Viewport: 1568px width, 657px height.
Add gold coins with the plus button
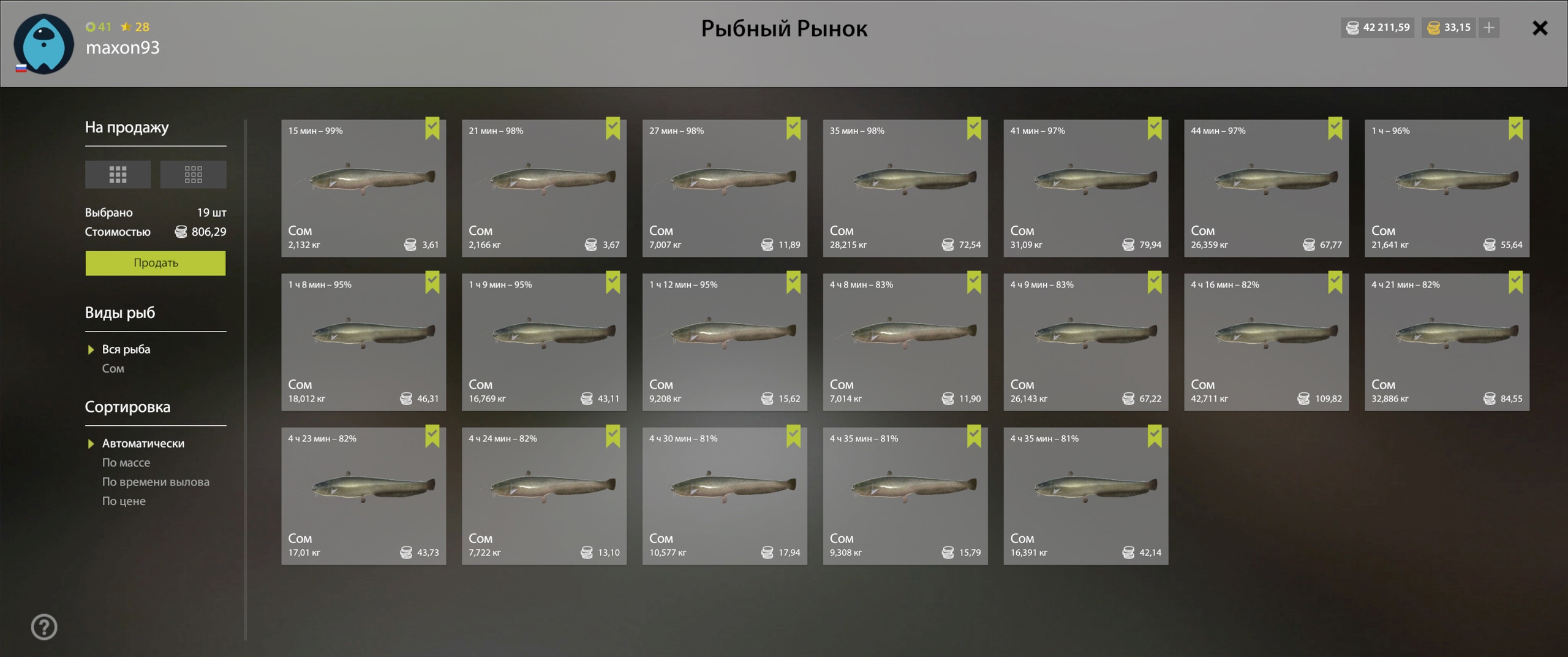(x=1489, y=28)
